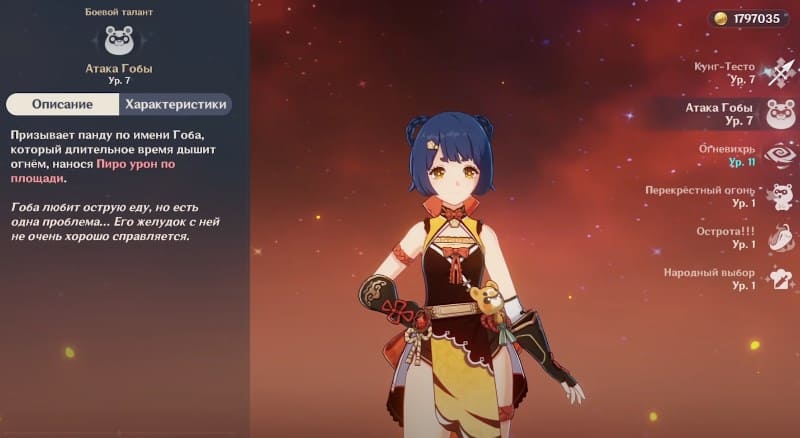Switch to the Характеристики tab

pyautogui.click(x=177, y=104)
